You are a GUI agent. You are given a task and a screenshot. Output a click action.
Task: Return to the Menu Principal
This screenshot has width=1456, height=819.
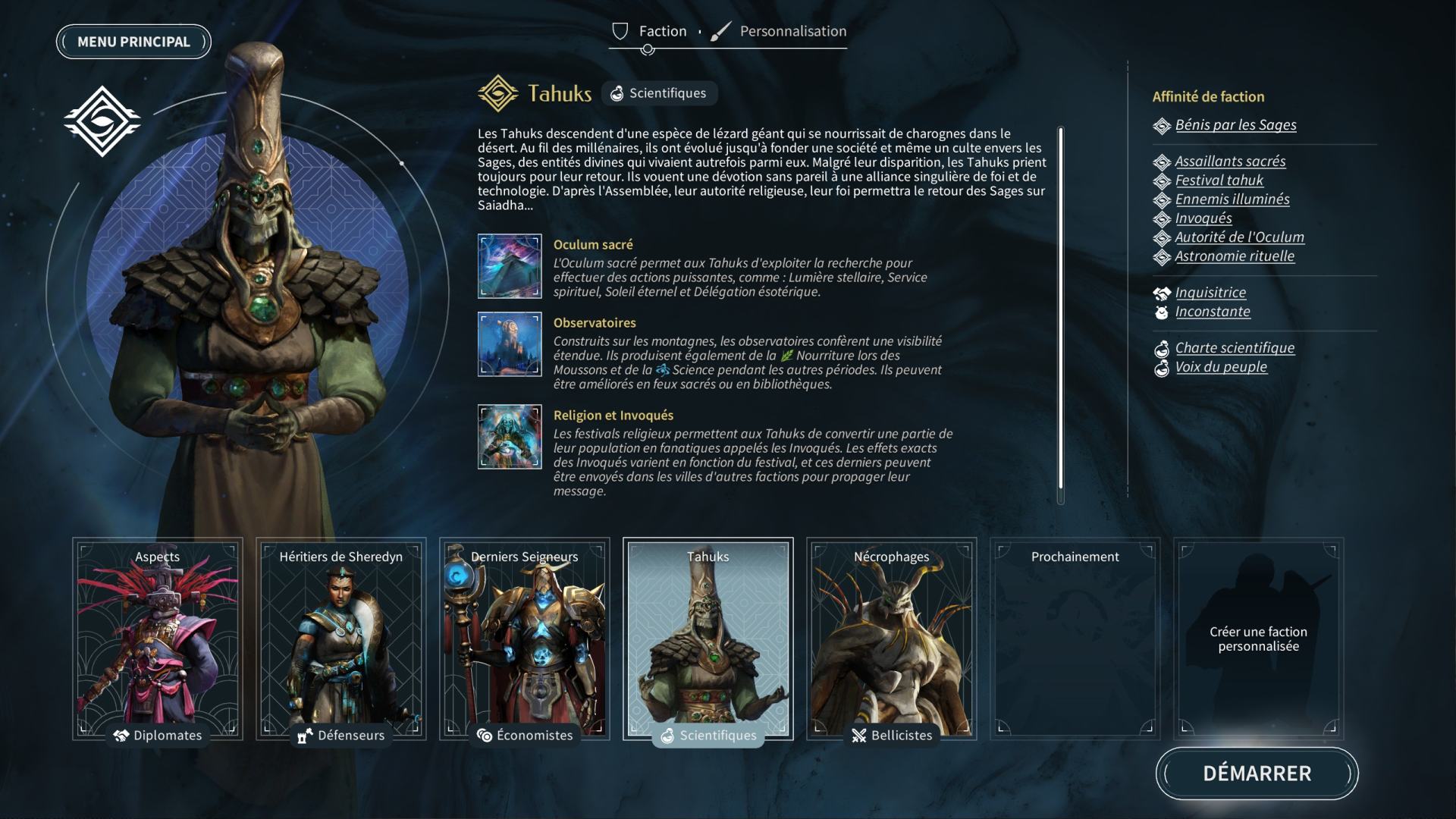click(x=133, y=42)
